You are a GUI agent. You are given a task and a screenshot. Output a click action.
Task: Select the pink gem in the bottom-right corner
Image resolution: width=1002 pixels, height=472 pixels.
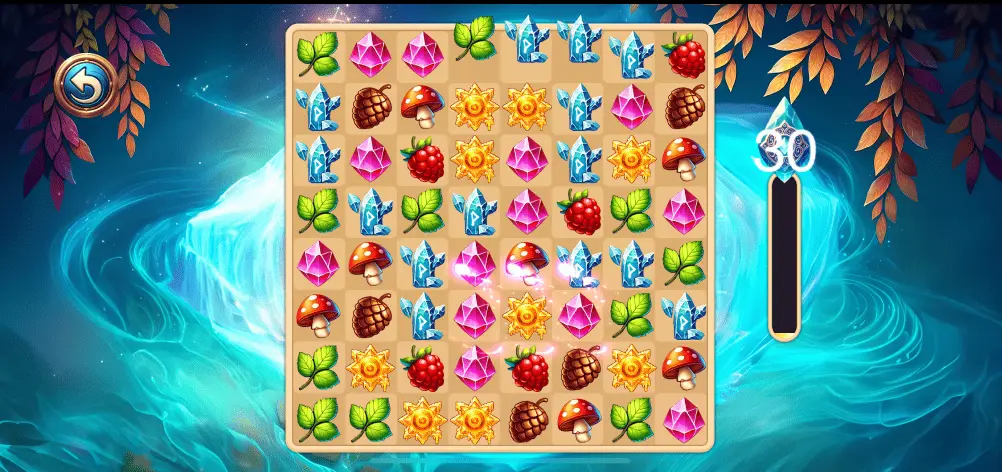pyautogui.click(x=684, y=420)
